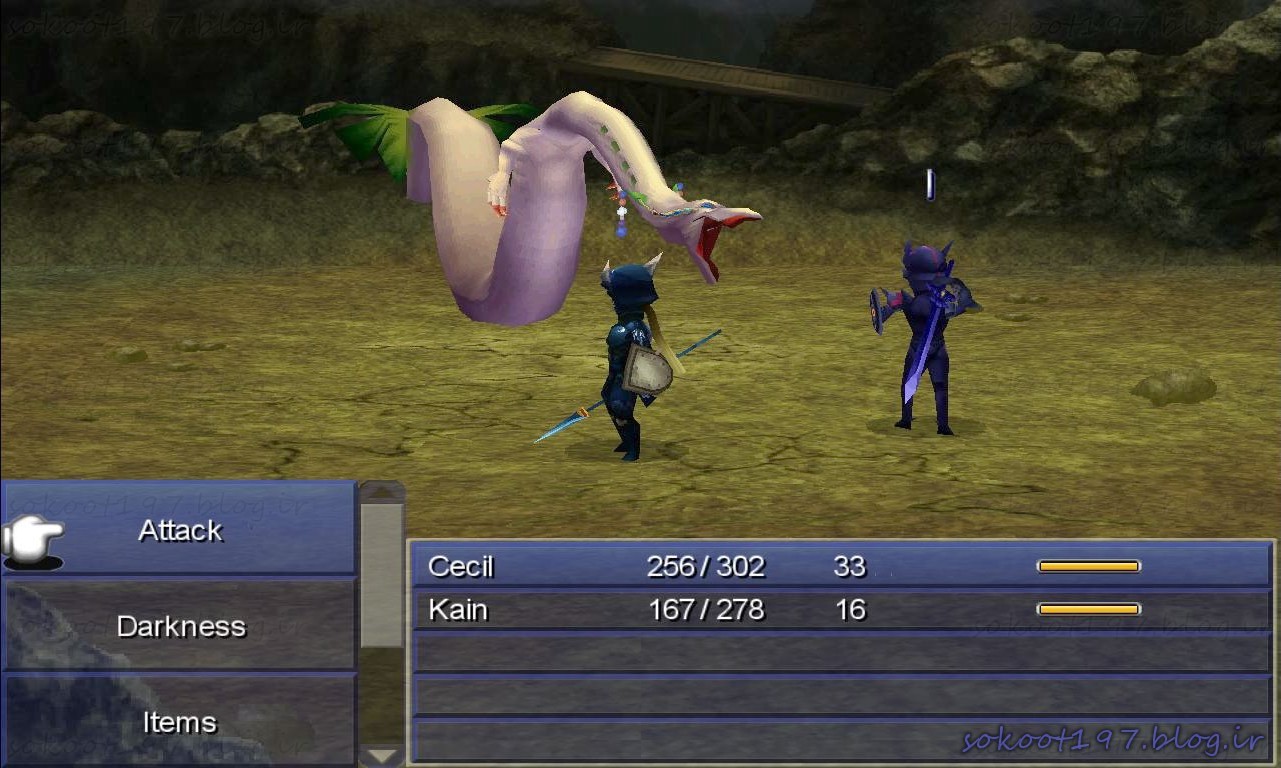Select Kain's party status row
The image size is (1281, 768).
(x=840, y=609)
